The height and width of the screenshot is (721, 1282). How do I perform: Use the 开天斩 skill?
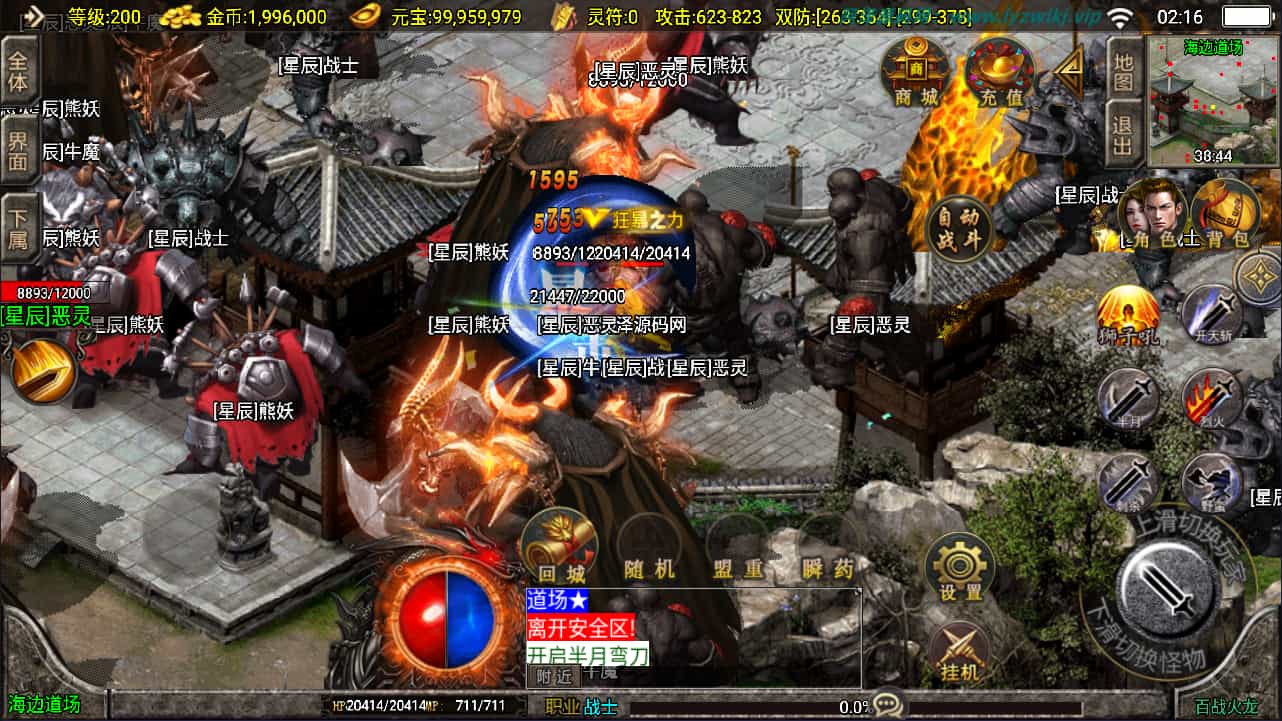tap(1211, 313)
